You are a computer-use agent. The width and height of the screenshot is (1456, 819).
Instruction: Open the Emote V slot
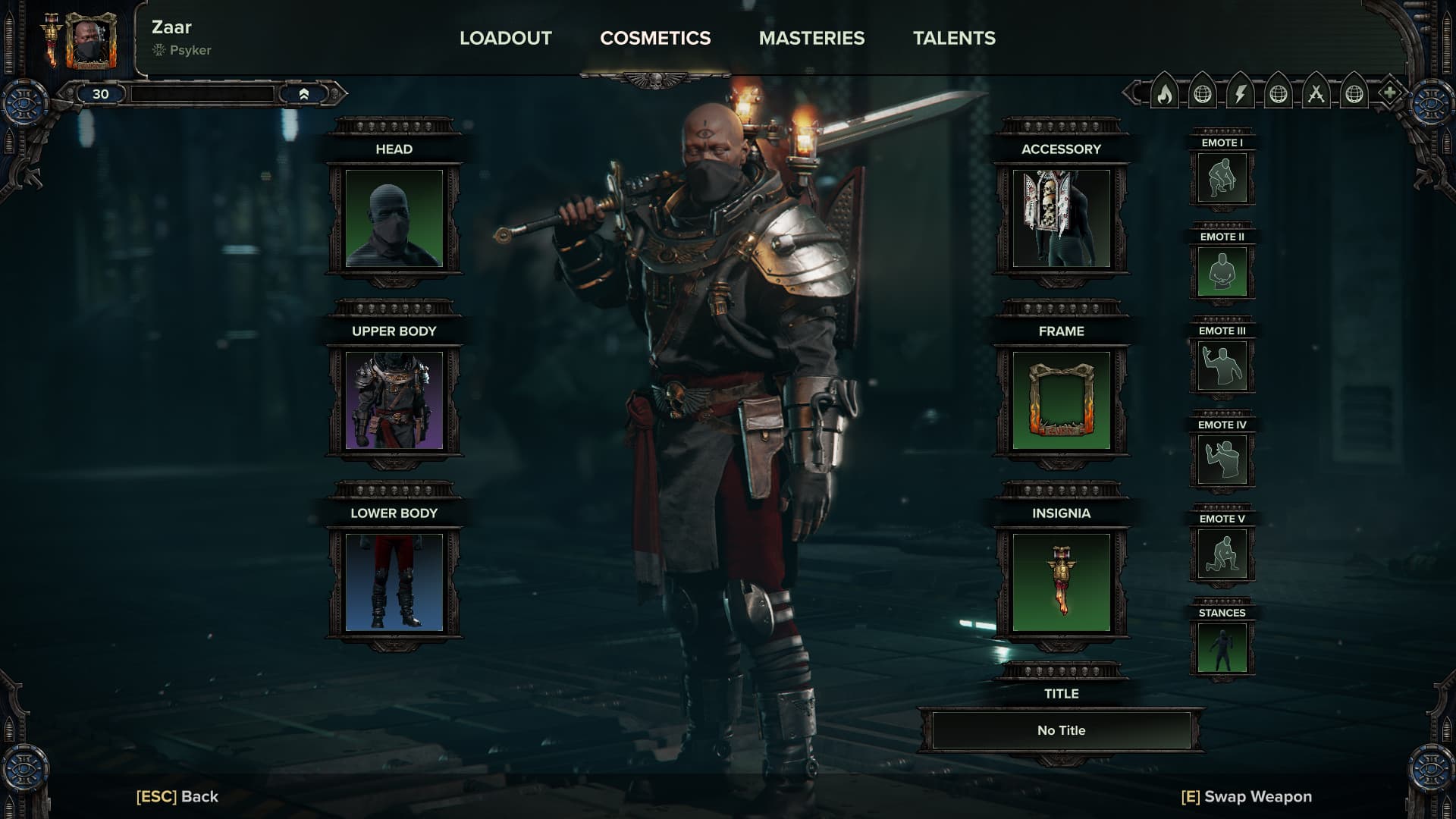(1222, 554)
